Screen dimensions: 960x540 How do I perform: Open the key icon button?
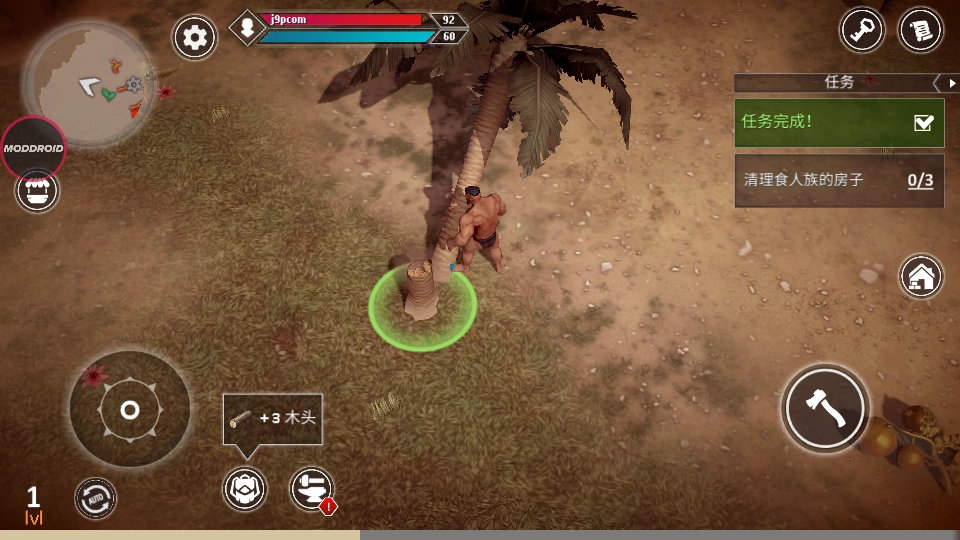[861, 30]
